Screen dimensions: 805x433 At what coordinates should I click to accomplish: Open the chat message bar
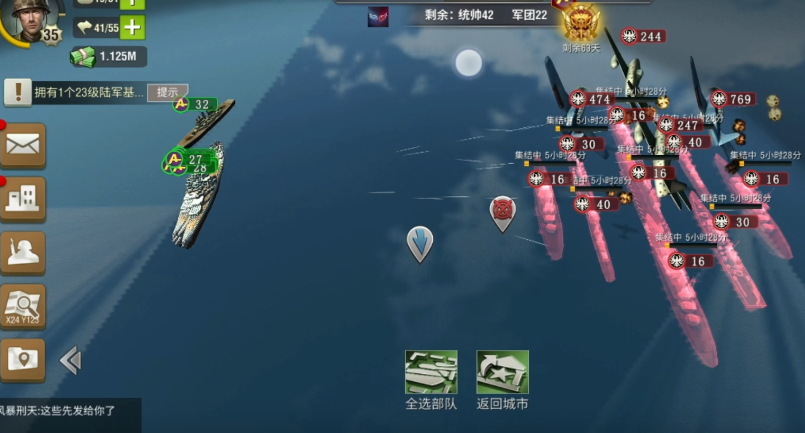coord(68,410)
